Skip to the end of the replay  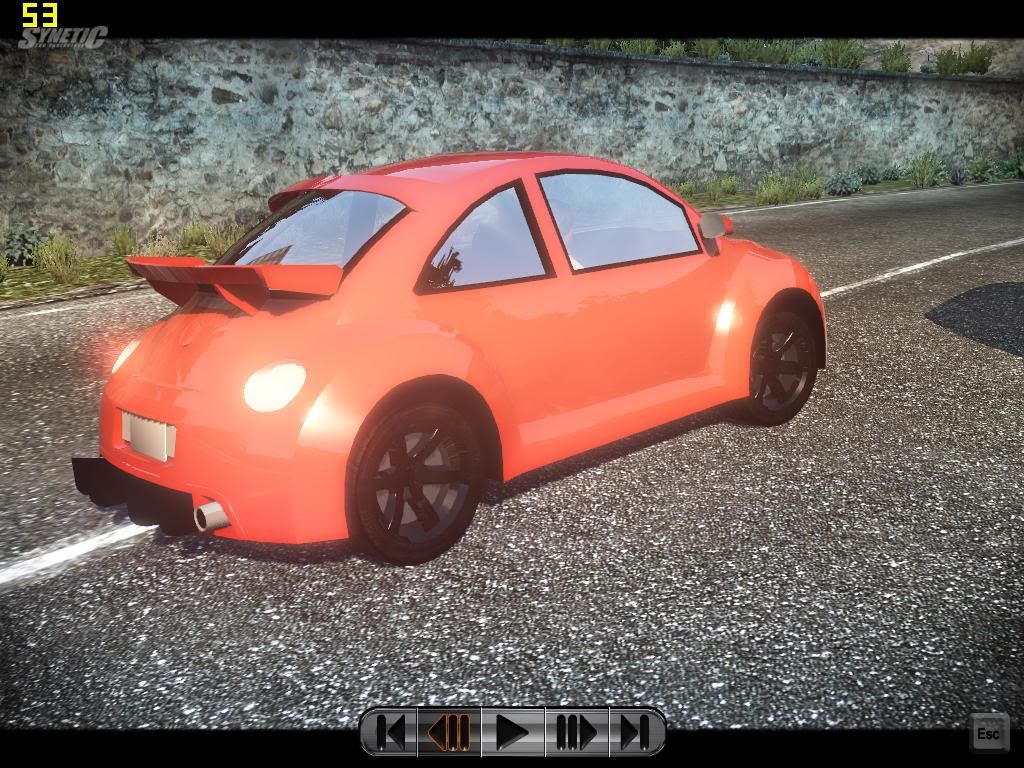[634, 732]
